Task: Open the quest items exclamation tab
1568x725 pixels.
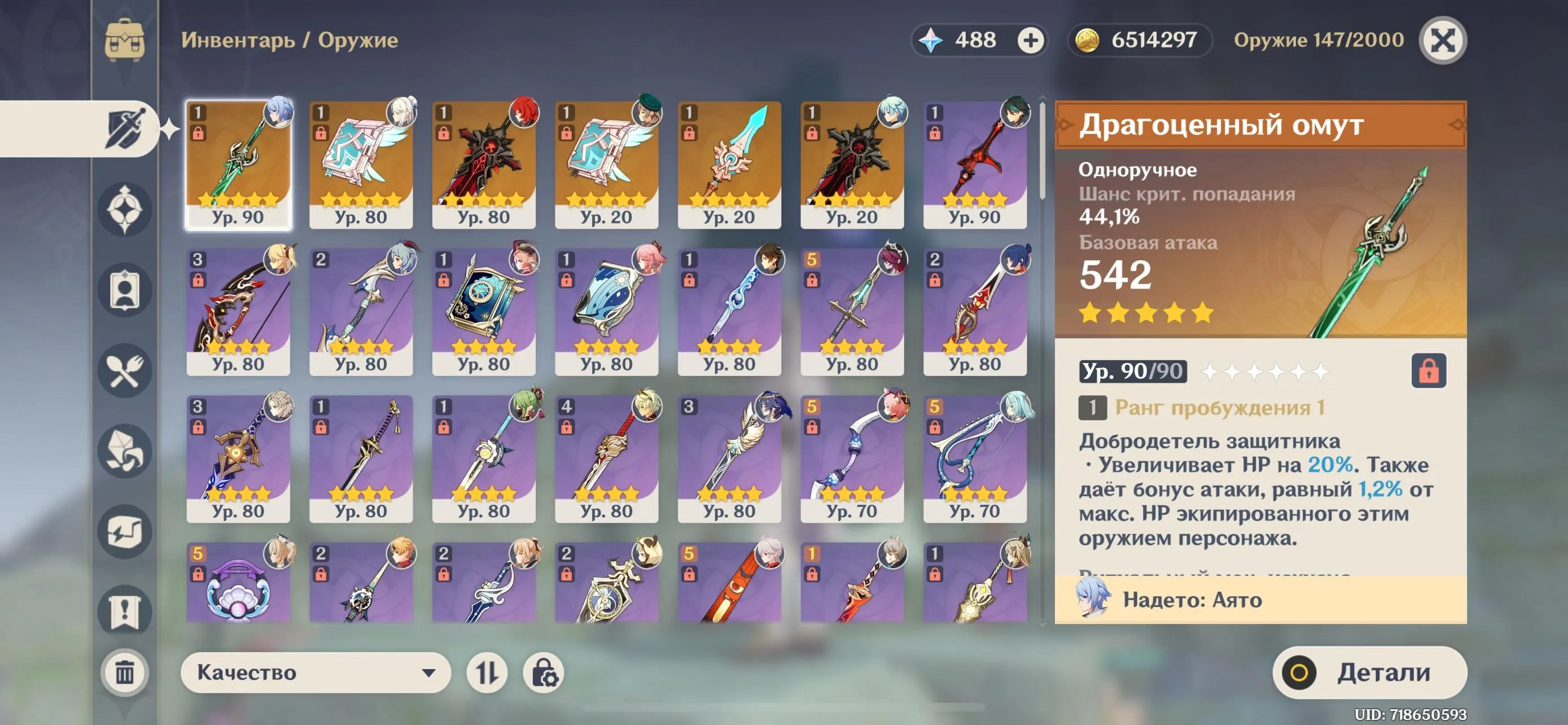Action: [125, 611]
